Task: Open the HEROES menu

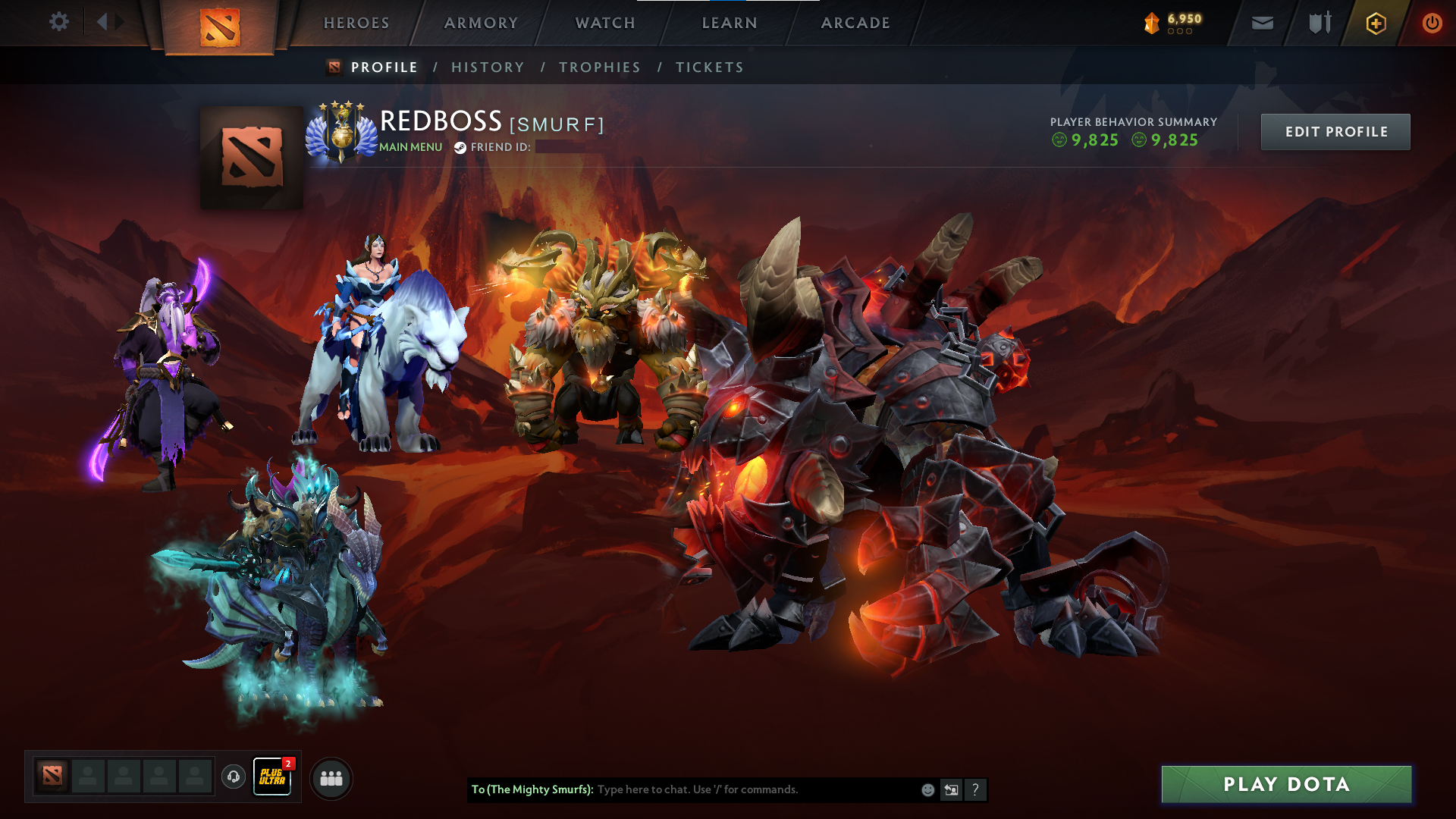Action: coord(356,23)
